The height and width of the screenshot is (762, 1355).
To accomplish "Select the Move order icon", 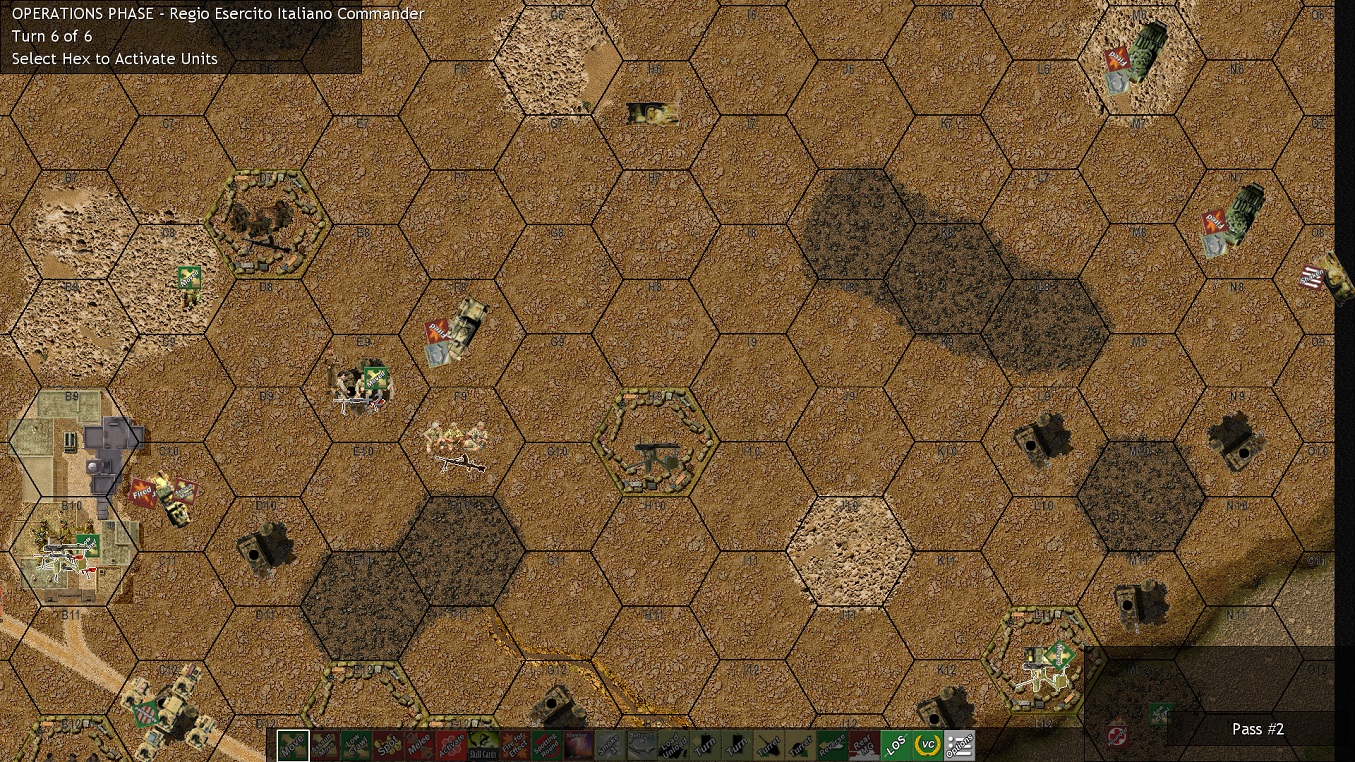I will (x=292, y=743).
